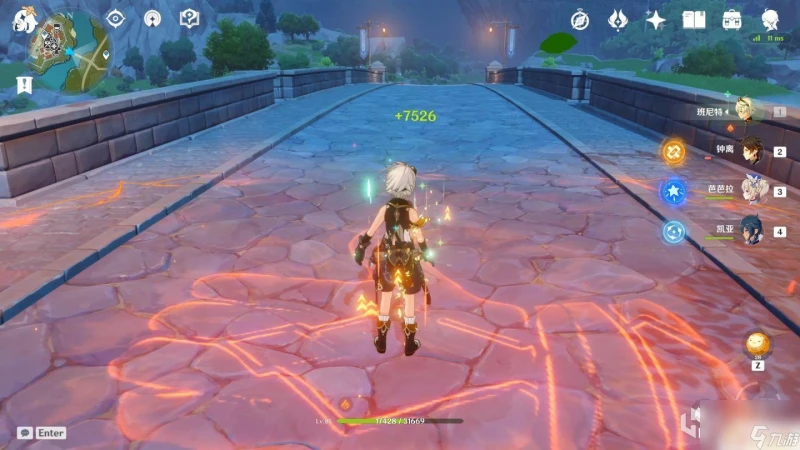Open the compass Events icon
Viewport: 800px width, 450px height.
(580, 19)
